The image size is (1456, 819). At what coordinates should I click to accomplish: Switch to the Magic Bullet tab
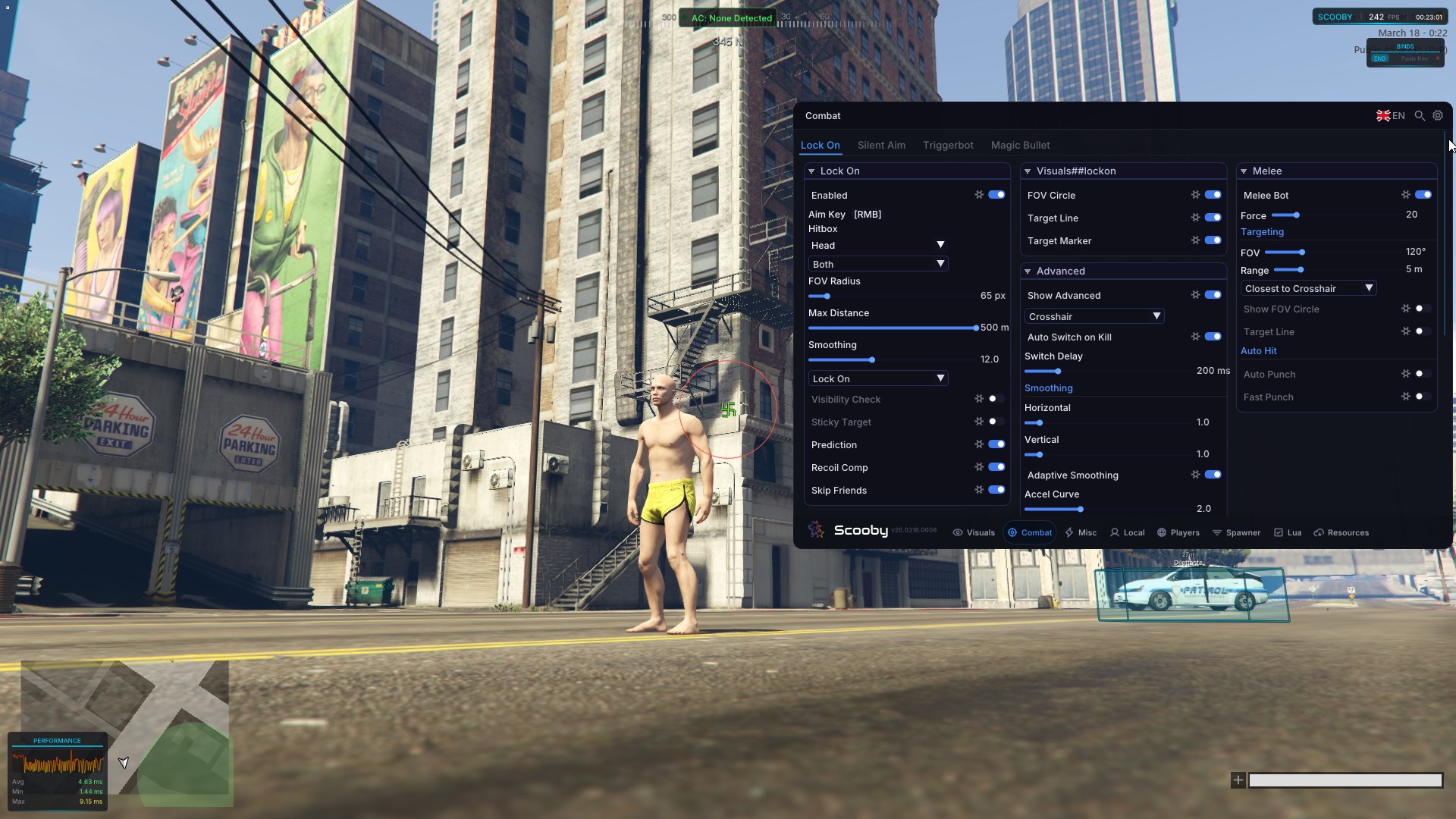[1019, 145]
